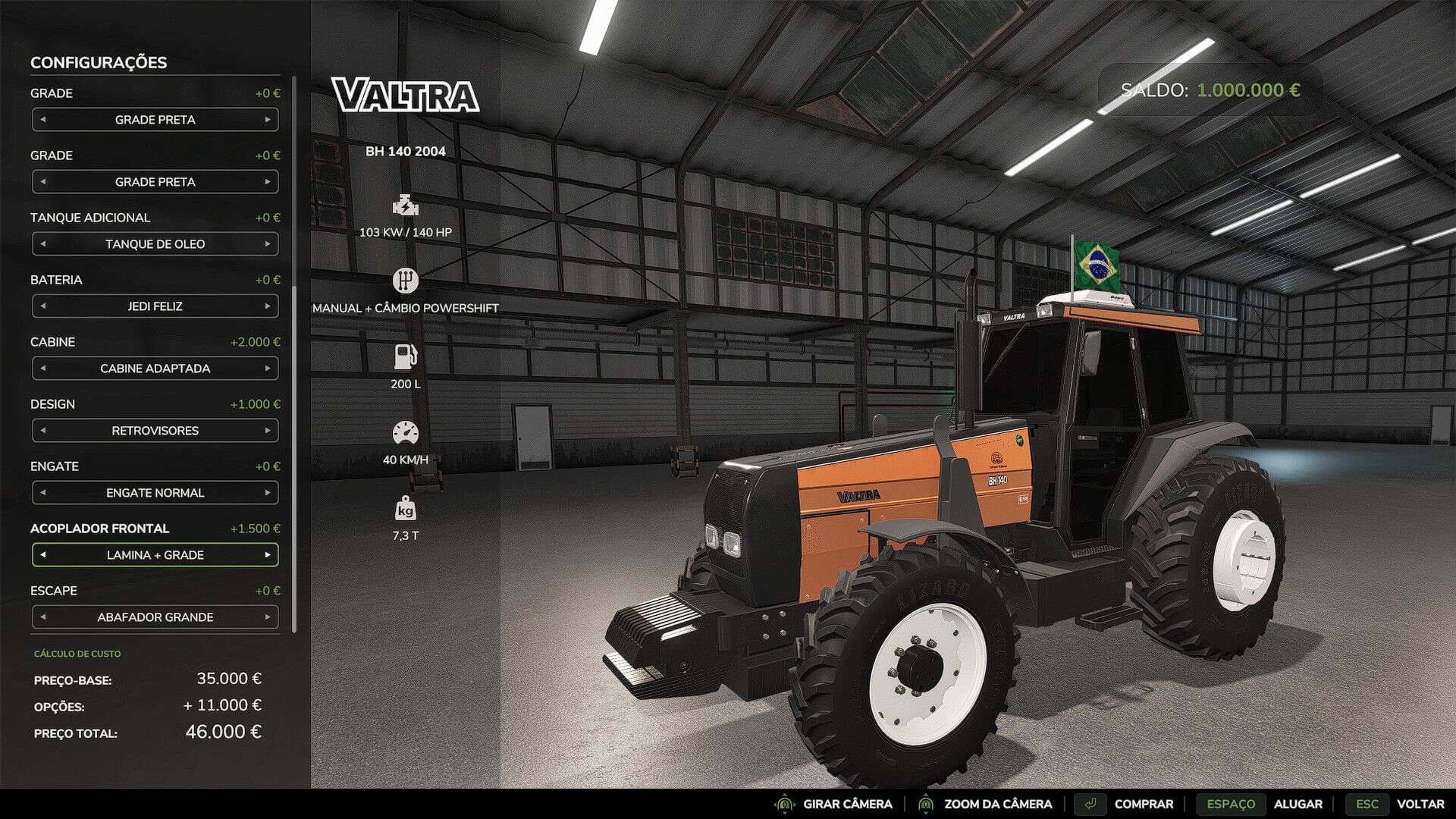The width and height of the screenshot is (1456, 819).
Task: Cycle the ENGATE NORMAL selector forward
Action: coord(269,492)
